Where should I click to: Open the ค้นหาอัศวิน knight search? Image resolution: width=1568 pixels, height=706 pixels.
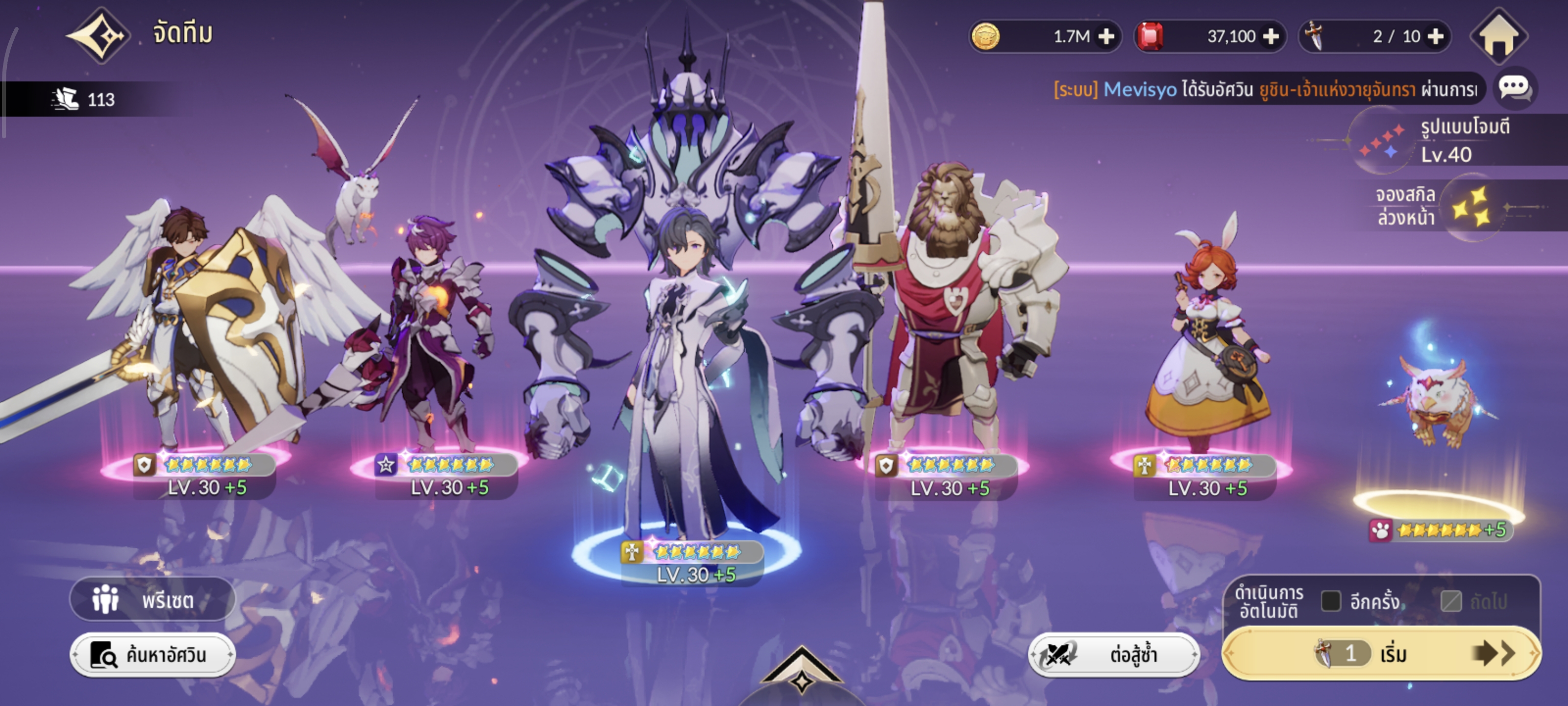pyautogui.click(x=152, y=655)
